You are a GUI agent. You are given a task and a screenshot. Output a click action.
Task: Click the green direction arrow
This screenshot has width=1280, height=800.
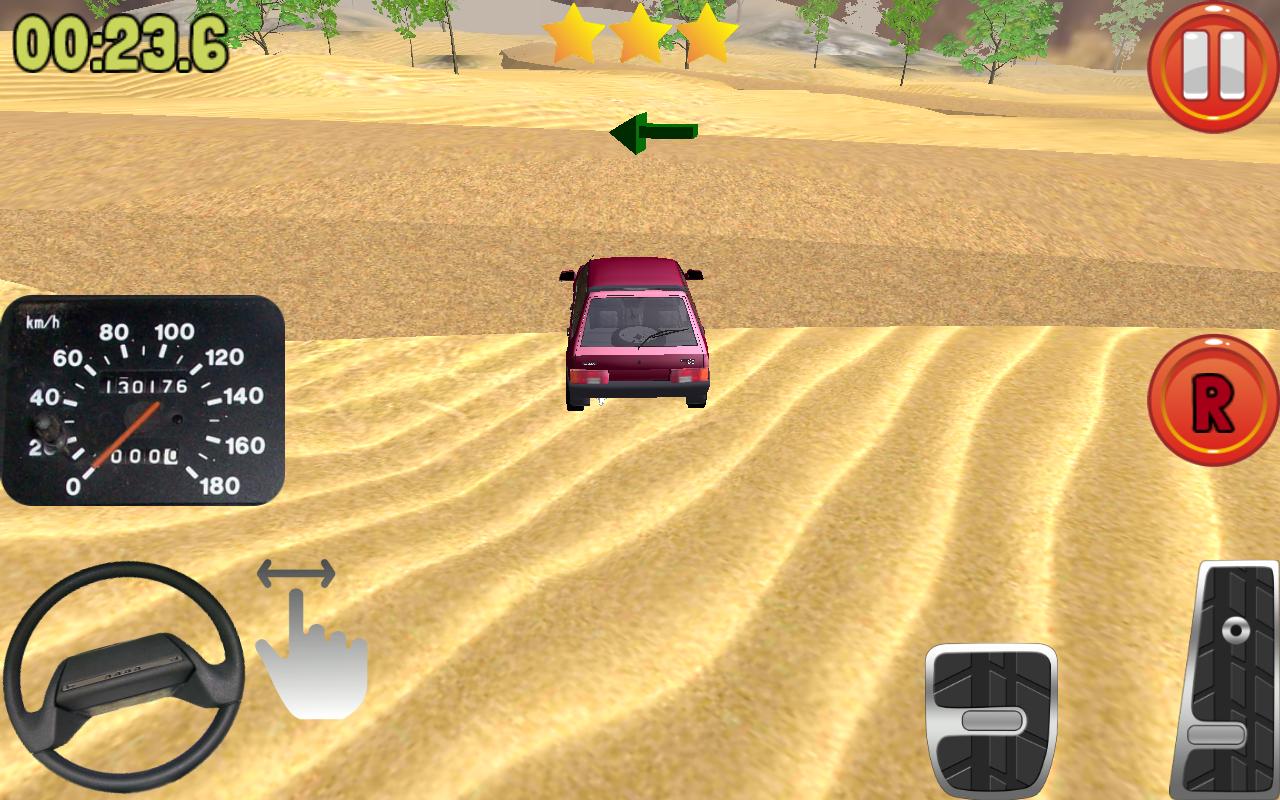click(x=655, y=131)
